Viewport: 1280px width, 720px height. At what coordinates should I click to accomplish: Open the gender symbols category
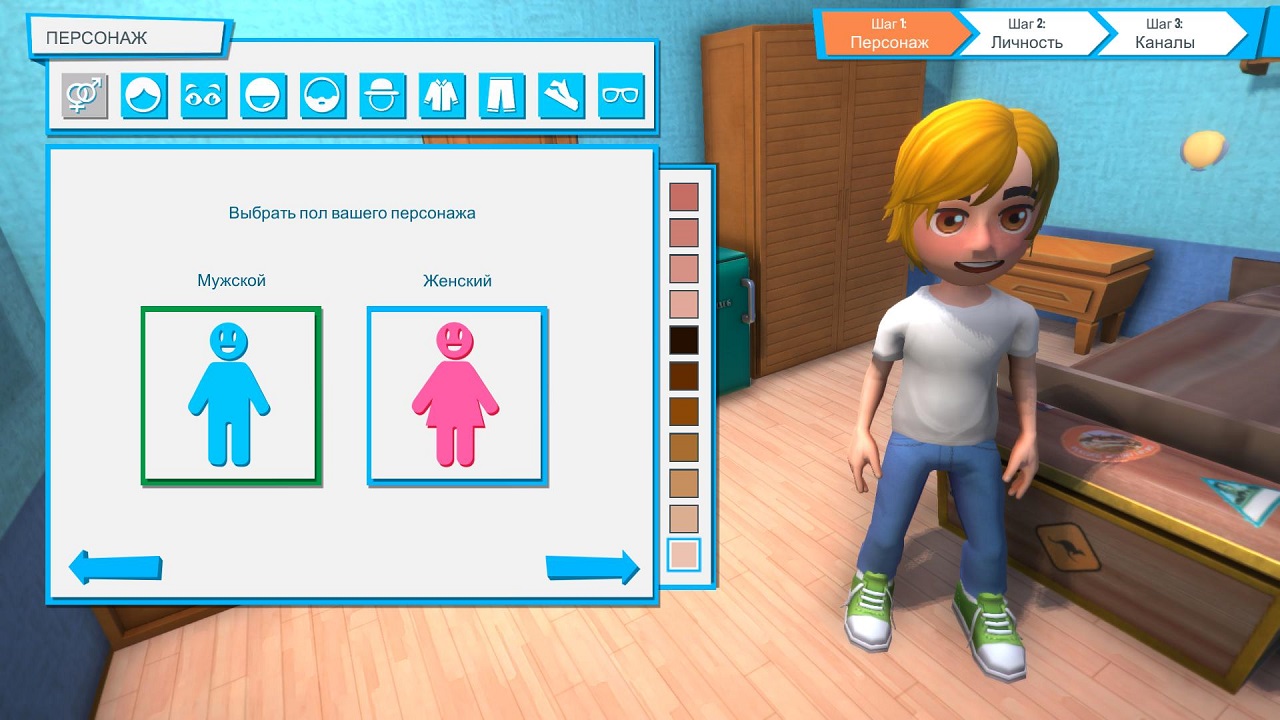(85, 96)
